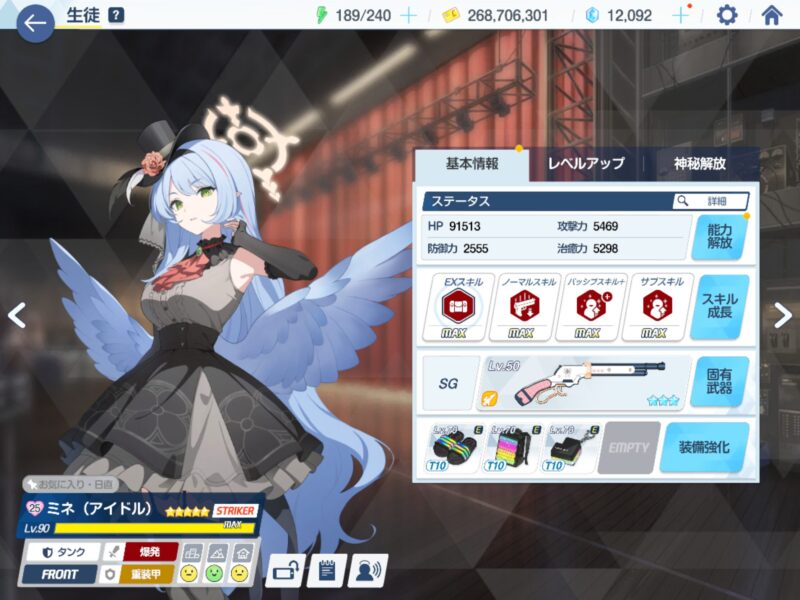Click the 装備強化 button
The image size is (800, 600).
[704, 447]
